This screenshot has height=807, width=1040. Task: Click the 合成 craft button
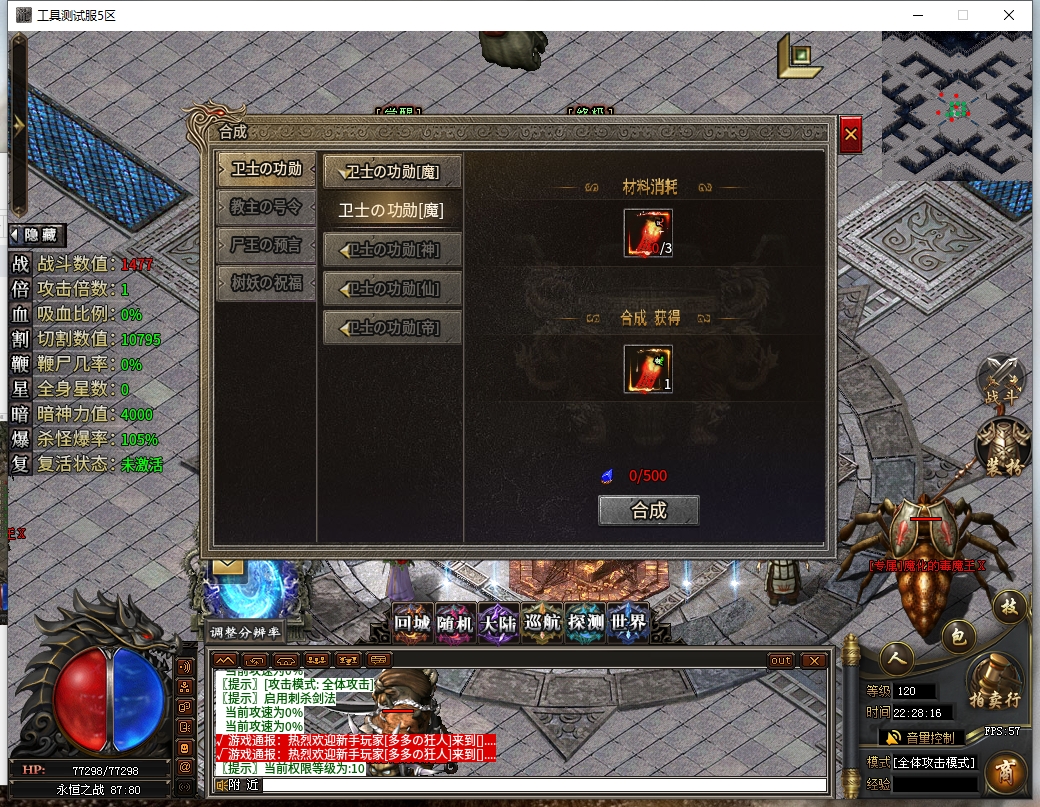pos(648,510)
